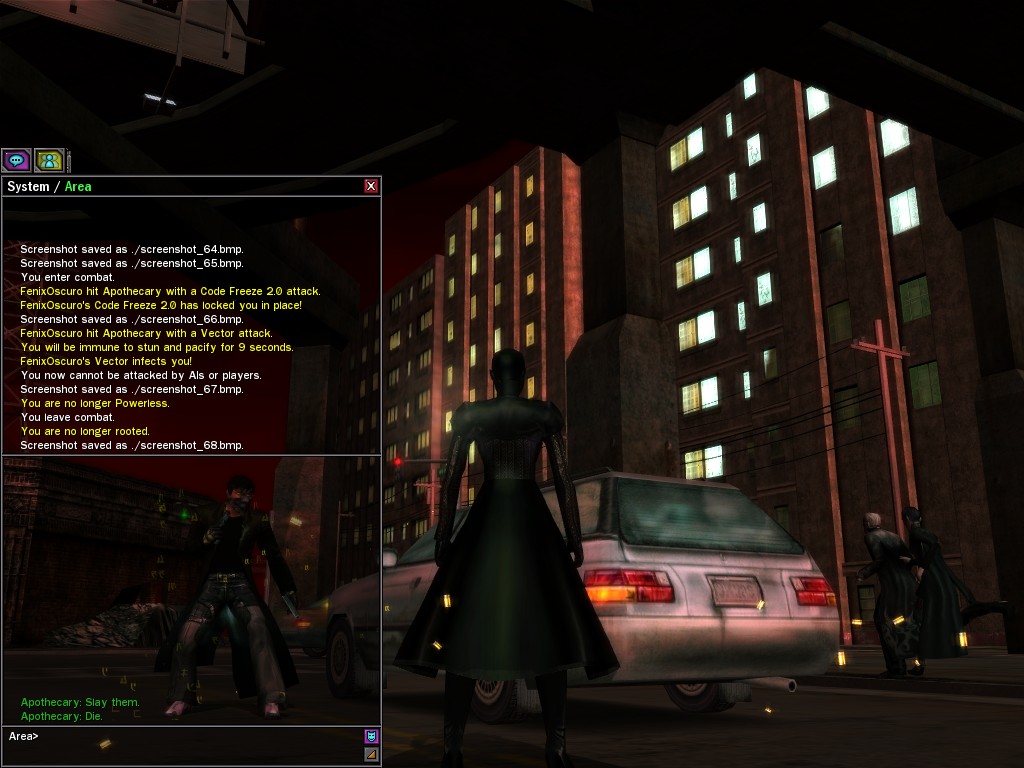Select the System / Area chat title bar
This screenshot has height=768, width=1024.
(180, 186)
